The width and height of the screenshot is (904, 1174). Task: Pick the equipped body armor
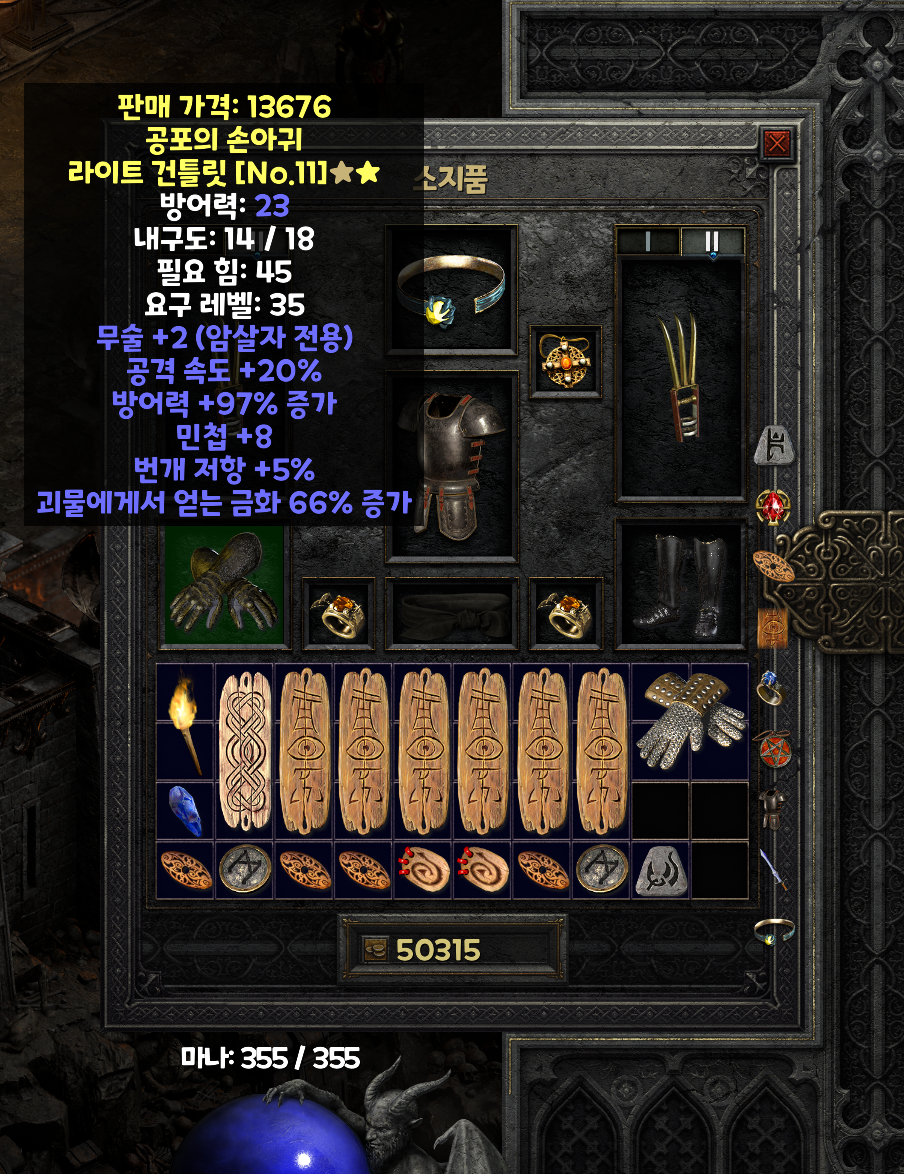click(451, 465)
